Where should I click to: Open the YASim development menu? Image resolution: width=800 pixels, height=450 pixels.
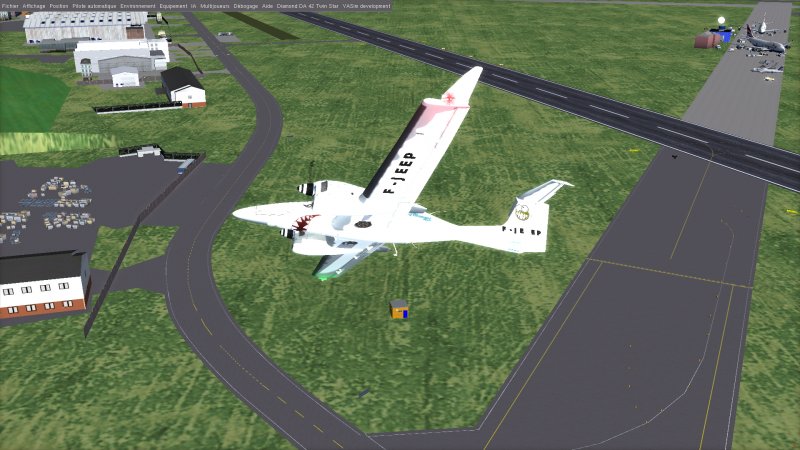tap(366, 5)
